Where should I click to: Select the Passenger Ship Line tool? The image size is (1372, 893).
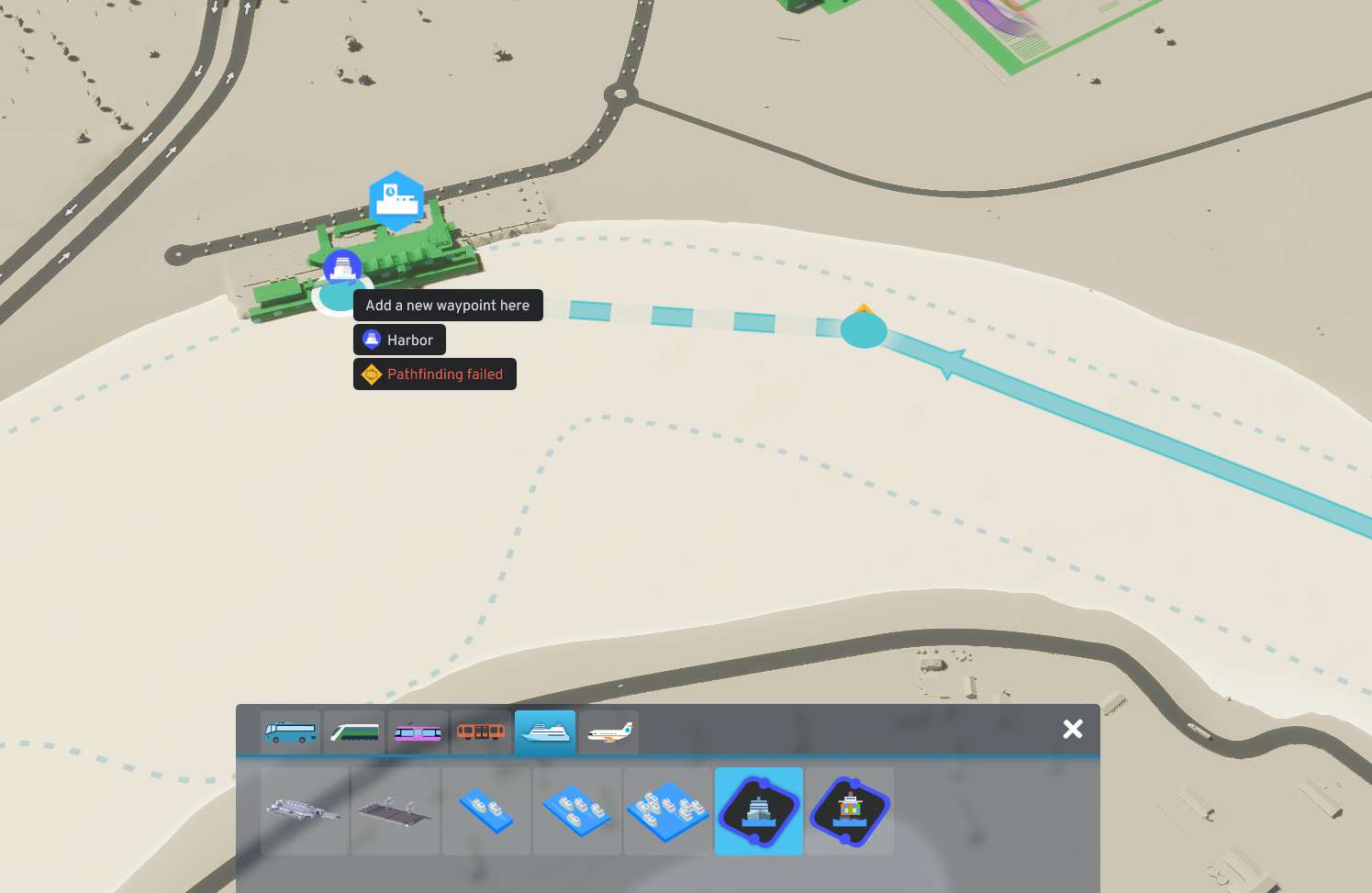point(759,811)
